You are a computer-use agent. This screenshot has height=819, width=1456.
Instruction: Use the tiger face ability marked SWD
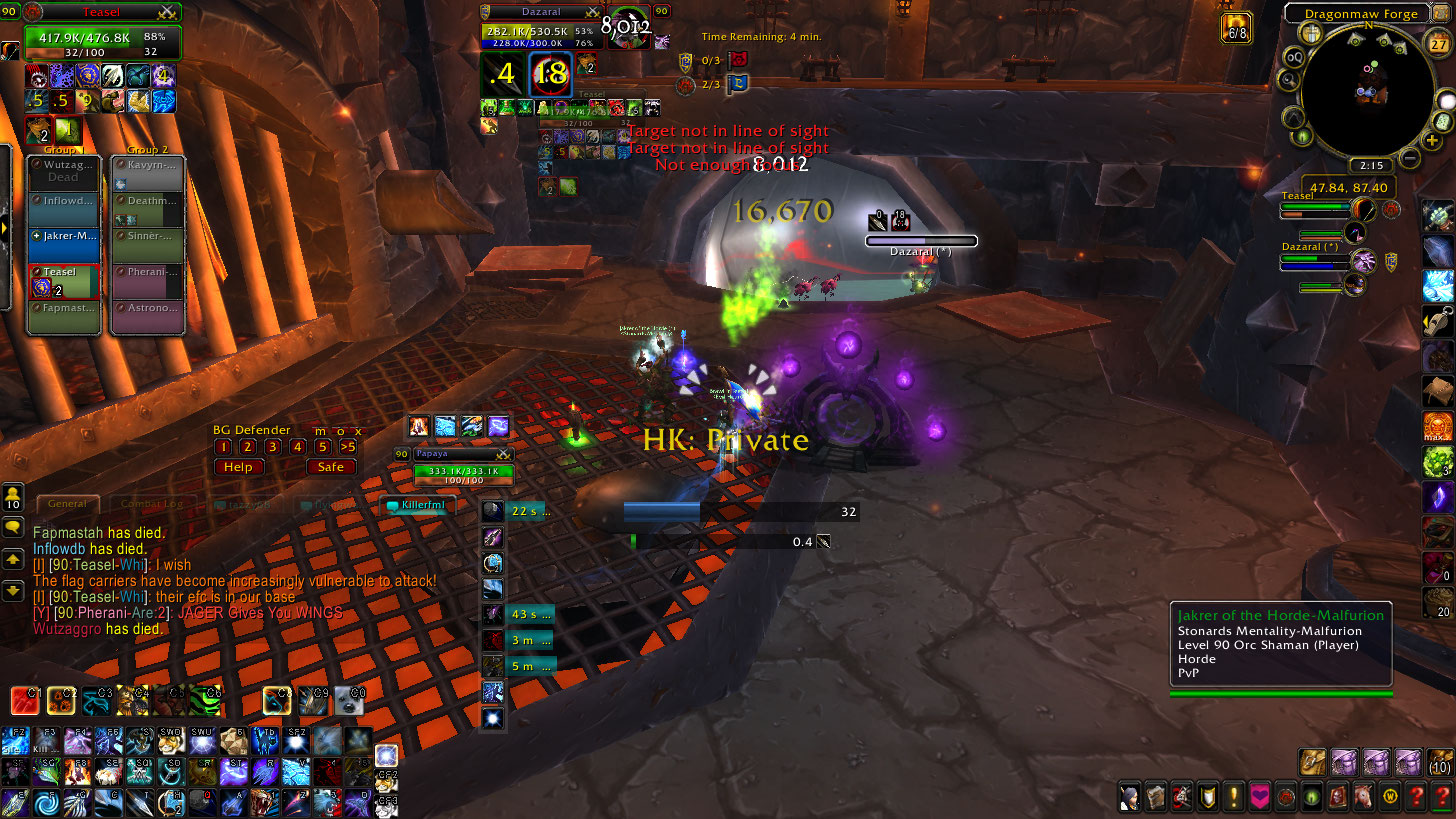click(173, 742)
